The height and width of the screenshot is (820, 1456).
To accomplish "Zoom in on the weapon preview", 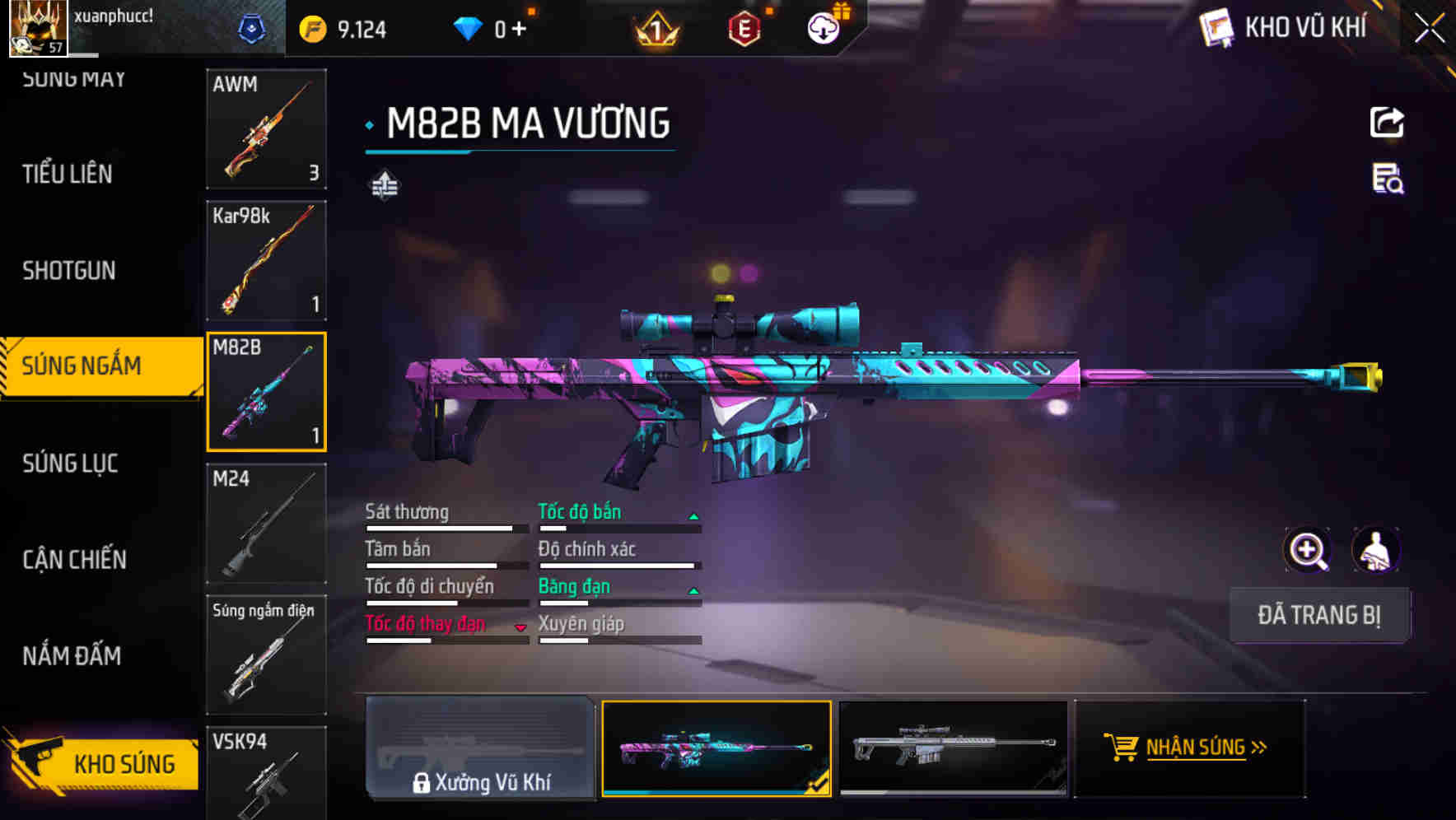I will coord(1309,550).
